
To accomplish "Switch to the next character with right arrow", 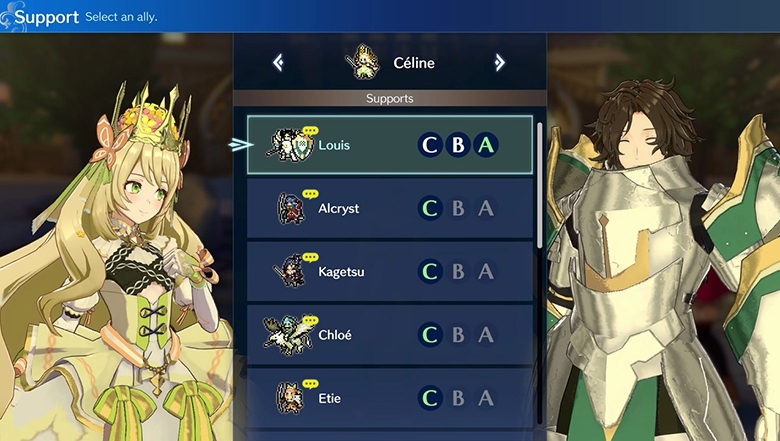I will pos(499,63).
